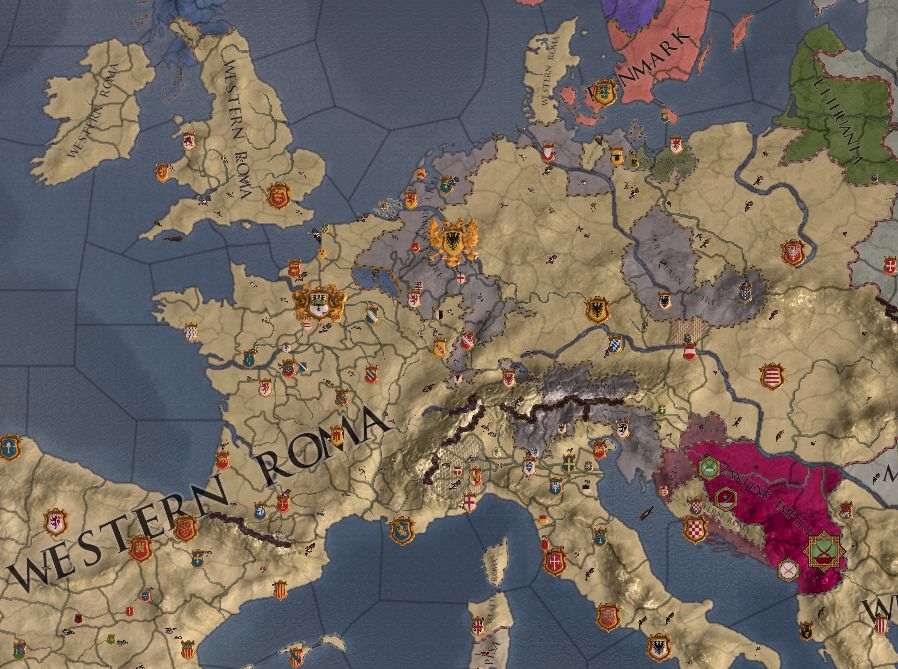The width and height of the screenshot is (898, 669).
Task: Choose the red lion shield in southern England
Action: [x=278, y=196]
